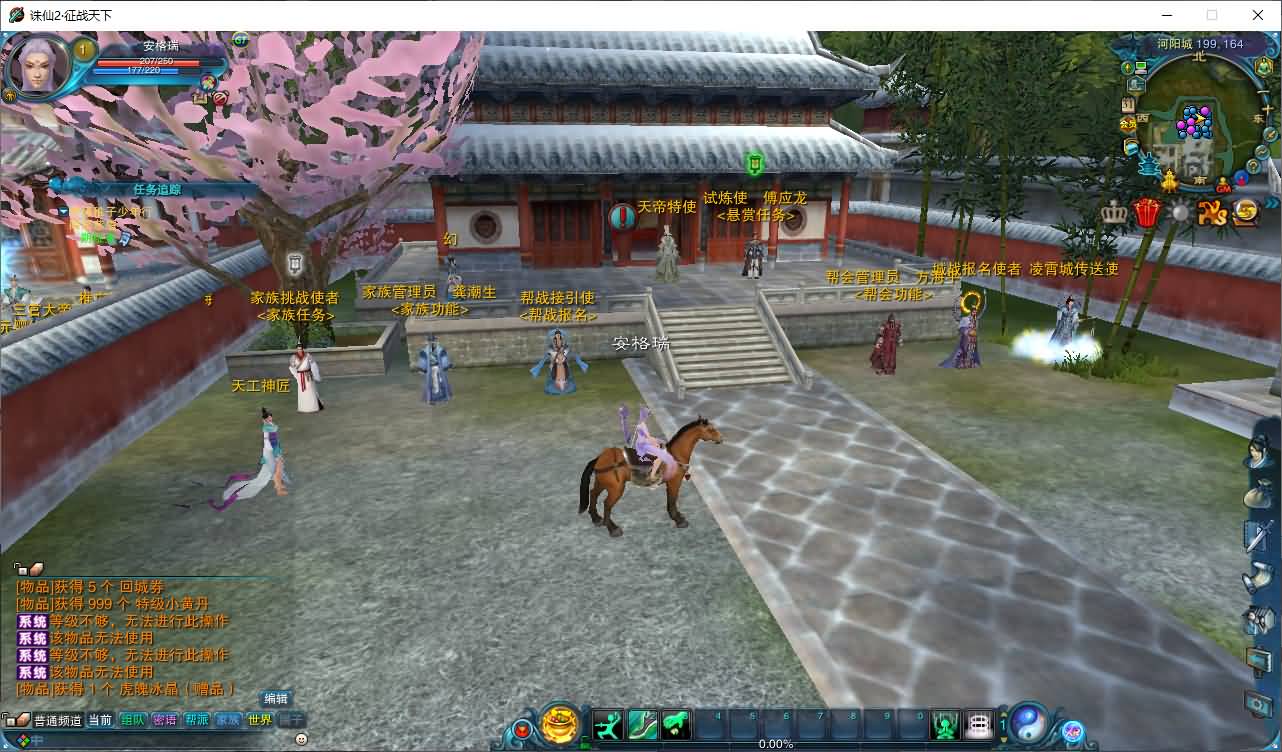Choose the 密语 whisper chat tab

[x=164, y=719]
